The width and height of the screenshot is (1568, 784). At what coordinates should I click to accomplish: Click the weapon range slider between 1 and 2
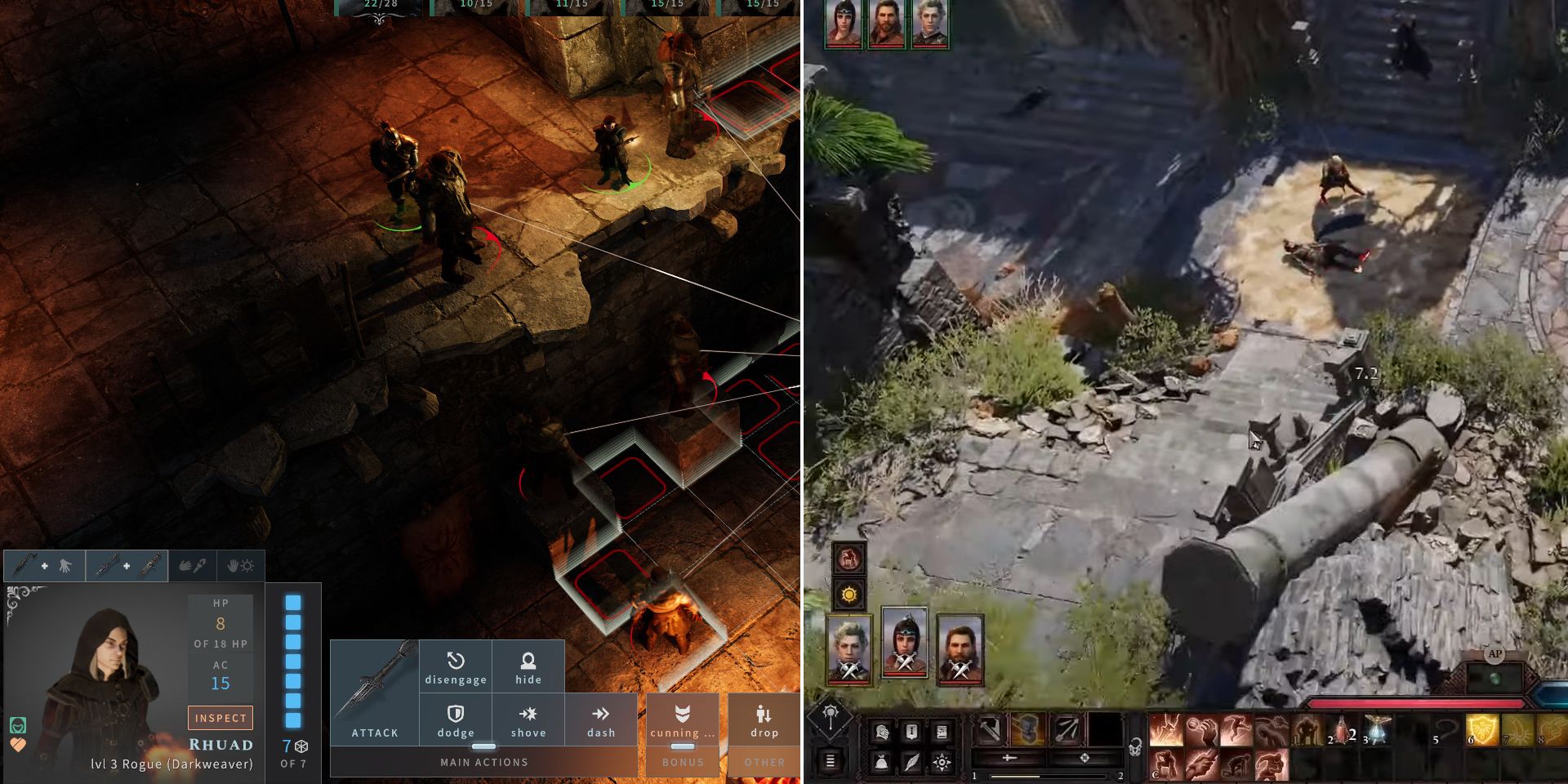(x=1049, y=776)
